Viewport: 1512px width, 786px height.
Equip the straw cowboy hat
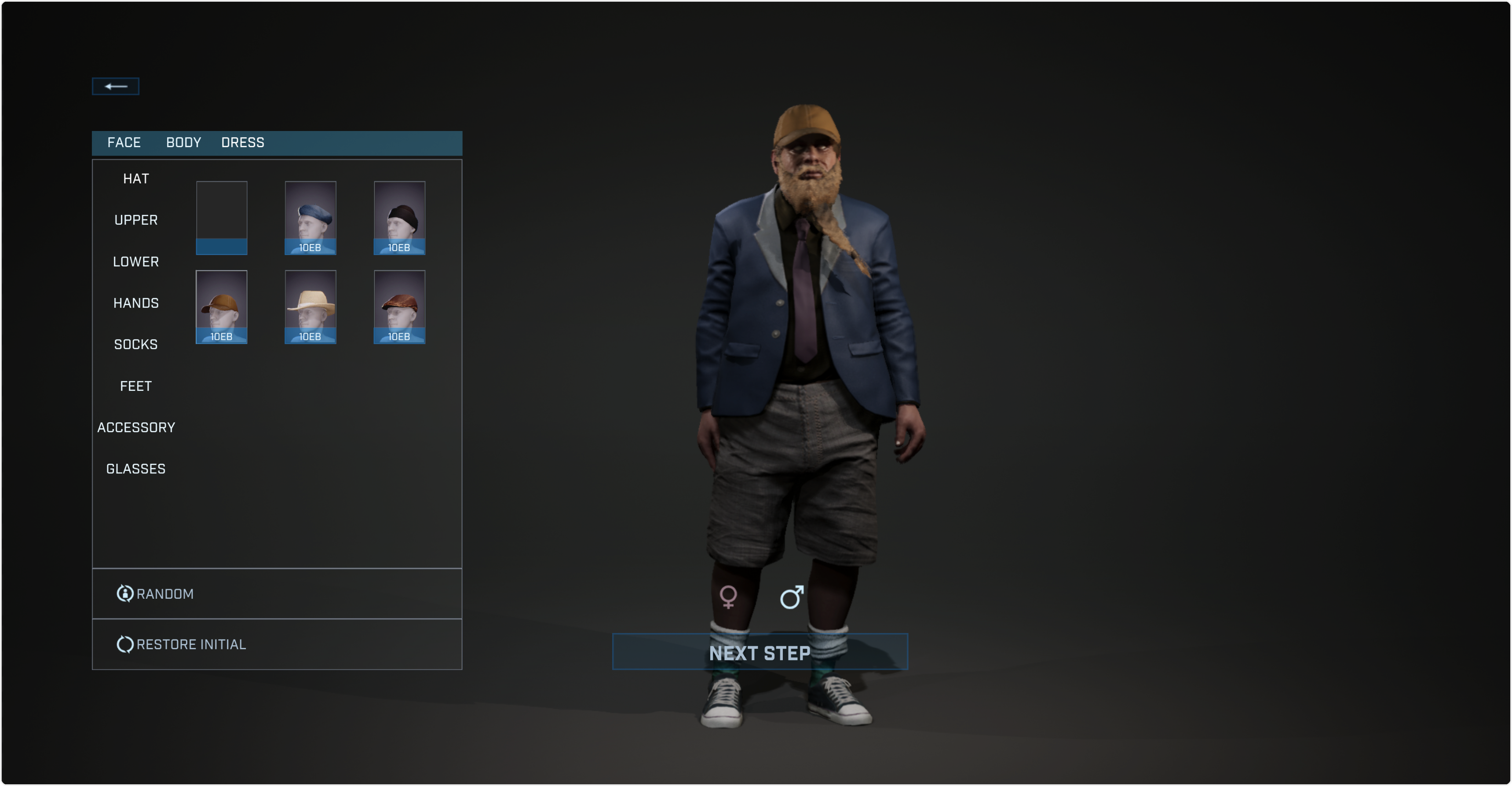(310, 307)
